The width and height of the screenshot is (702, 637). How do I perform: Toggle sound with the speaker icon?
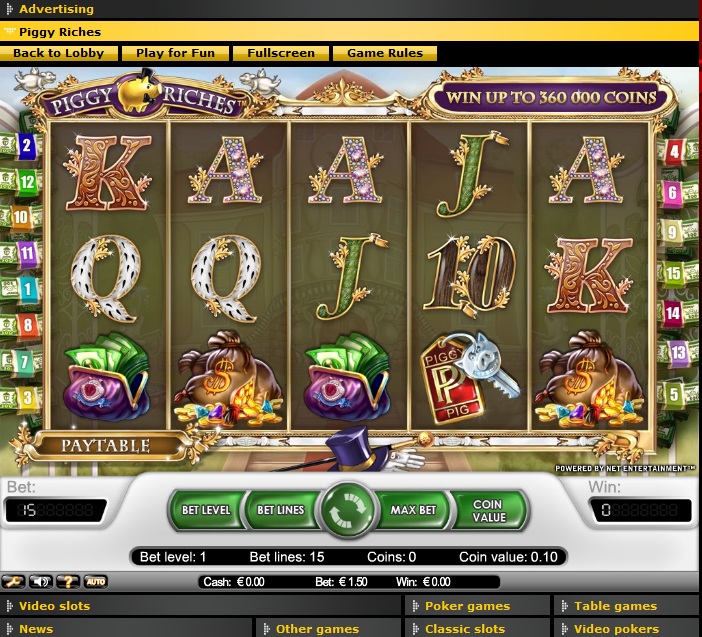point(42,581)
